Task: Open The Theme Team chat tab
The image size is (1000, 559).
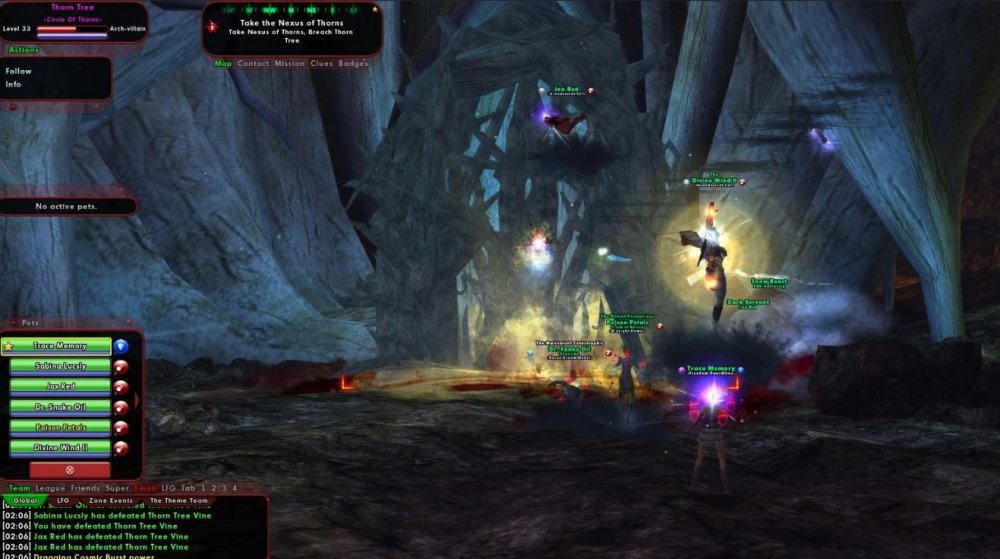Action: coord(178,500)
